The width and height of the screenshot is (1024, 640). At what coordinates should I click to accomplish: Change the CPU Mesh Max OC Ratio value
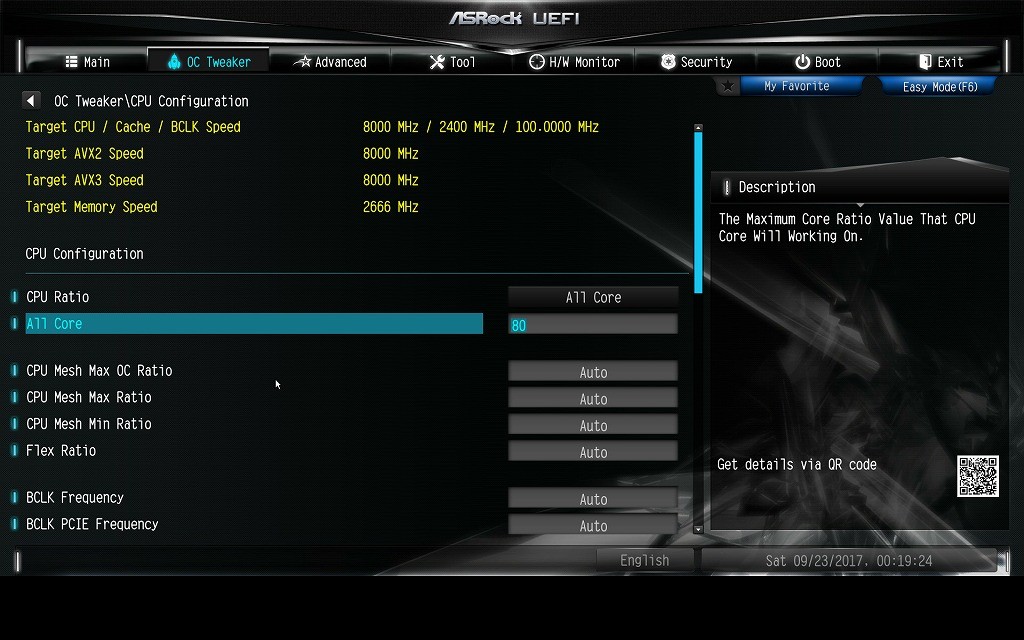(x=593, y=372)
